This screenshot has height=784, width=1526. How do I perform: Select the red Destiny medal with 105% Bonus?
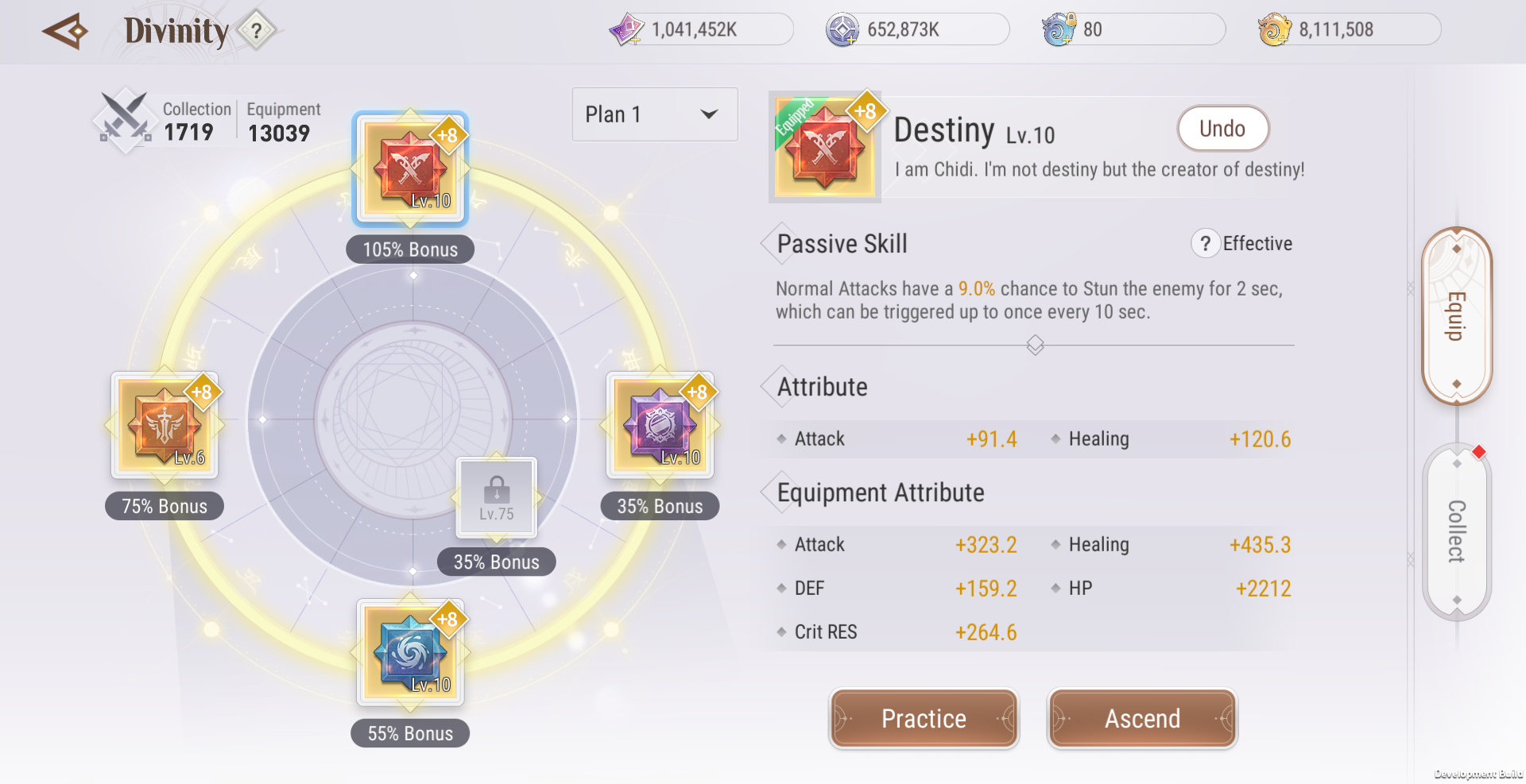click(409, 169)
